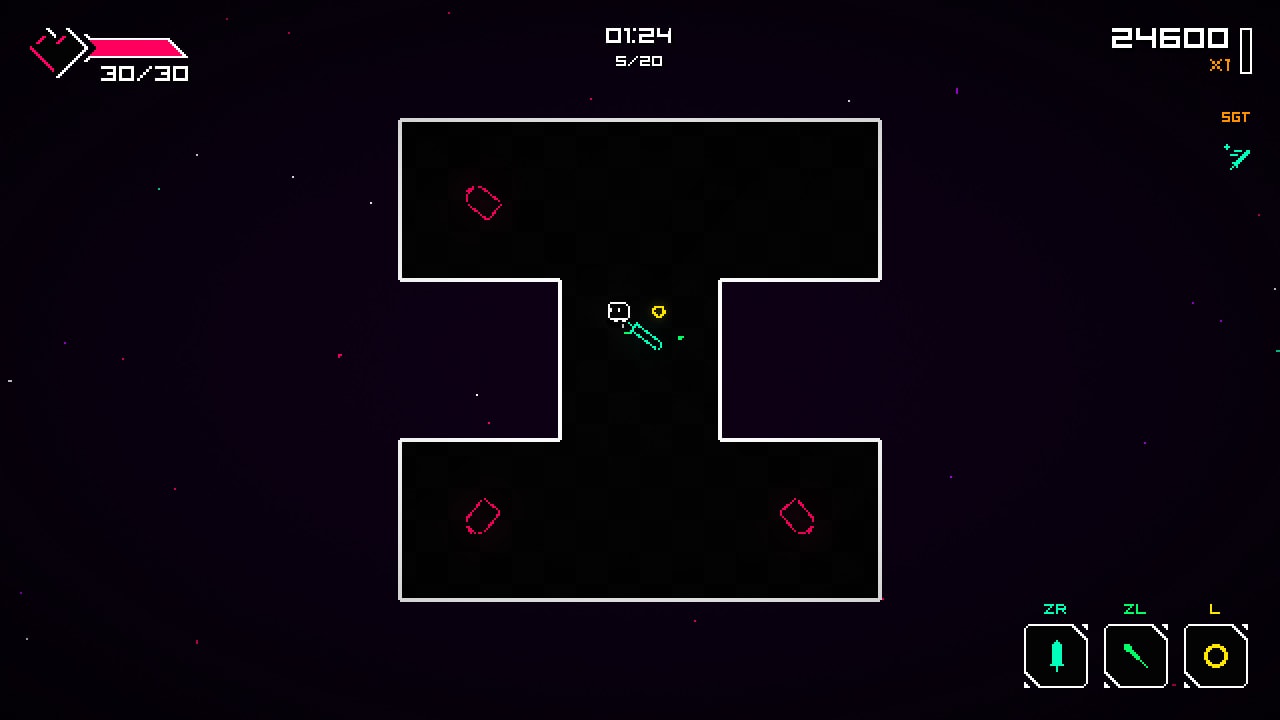Click the pink health bar
This screenshot has width=1280, height=720.
pos(135,45)
